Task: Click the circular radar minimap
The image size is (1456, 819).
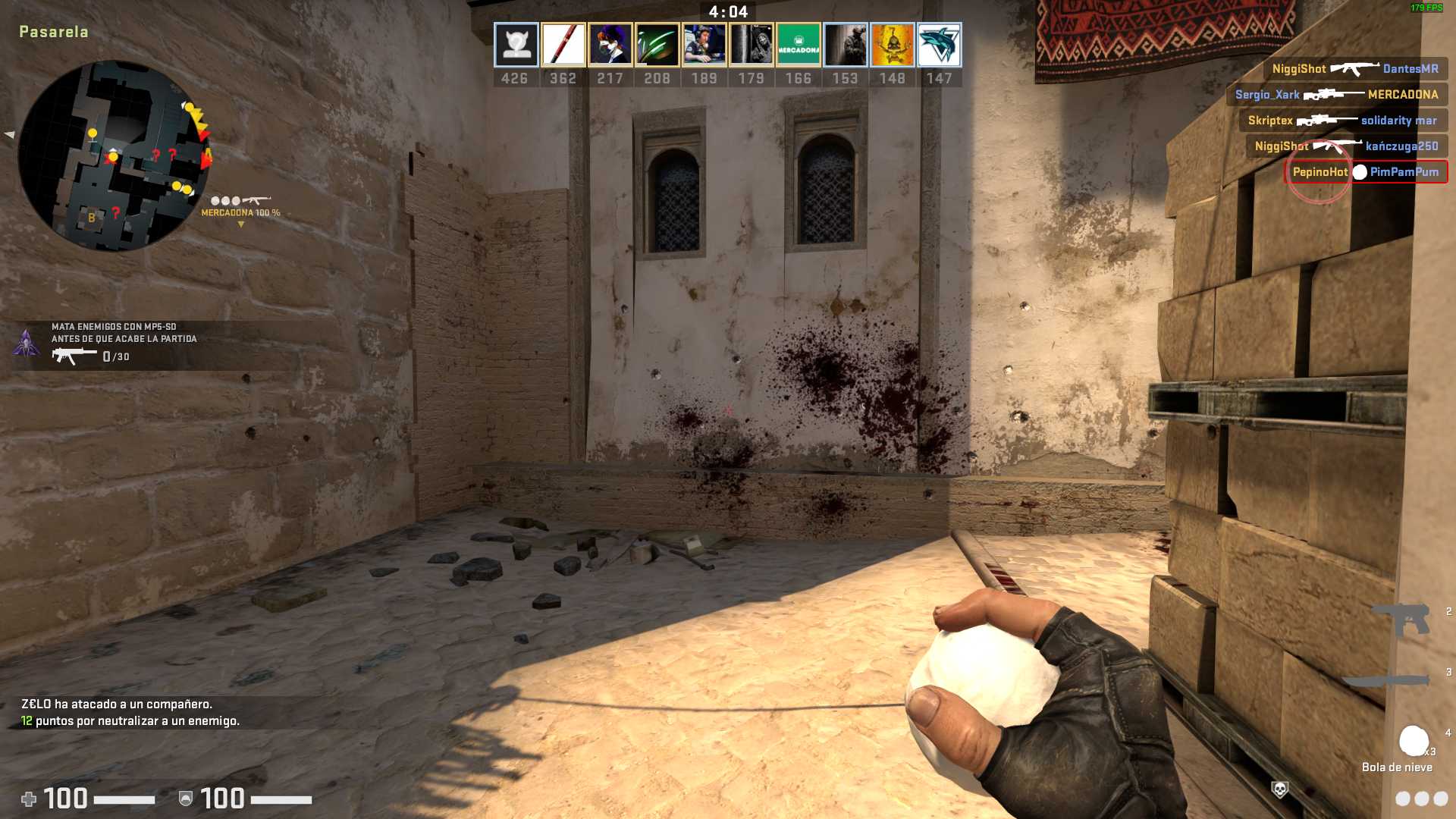Action: 114,155
